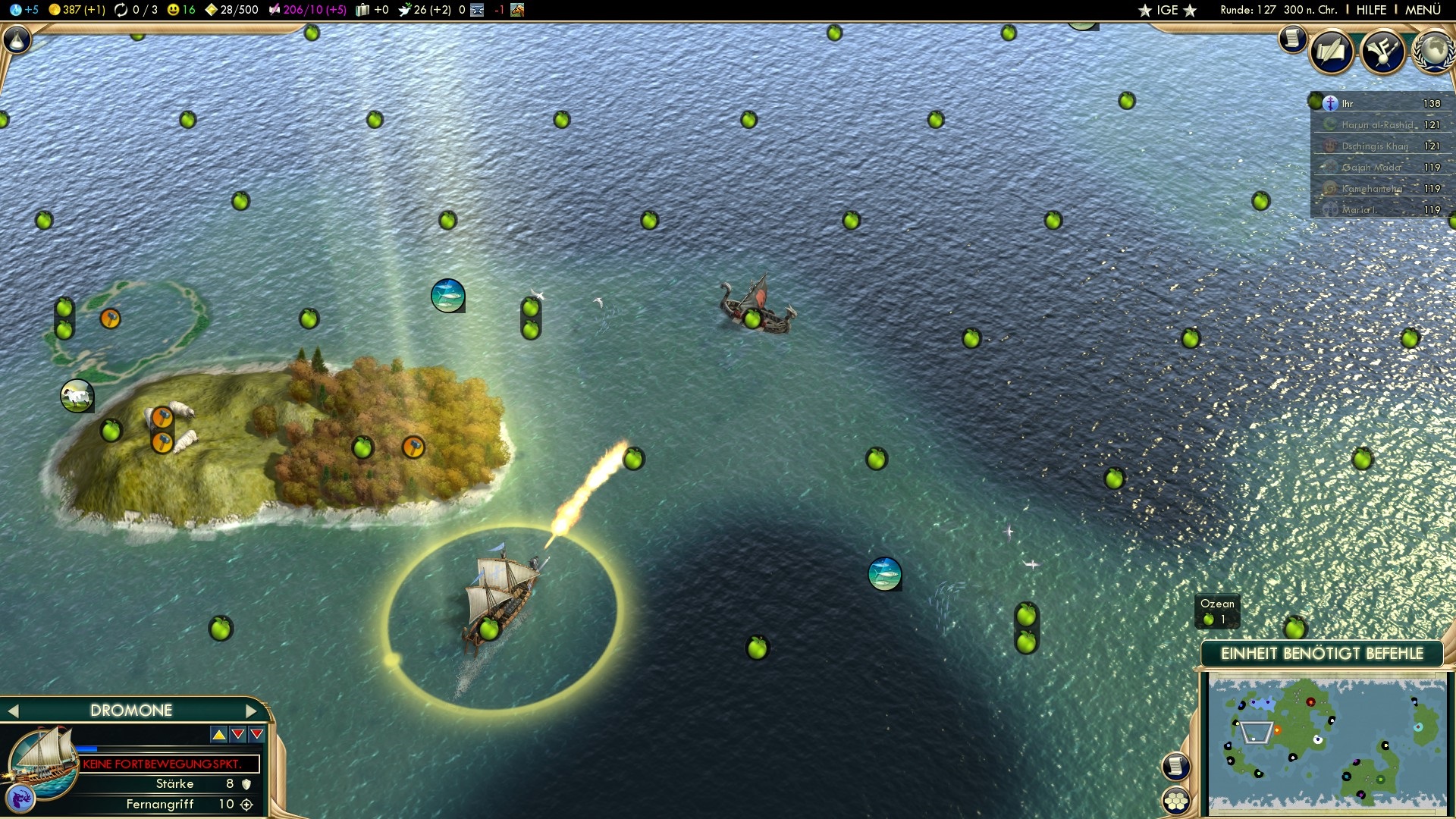
Task: Select Harun al-Rashid in the score list
Action: 1377,125
